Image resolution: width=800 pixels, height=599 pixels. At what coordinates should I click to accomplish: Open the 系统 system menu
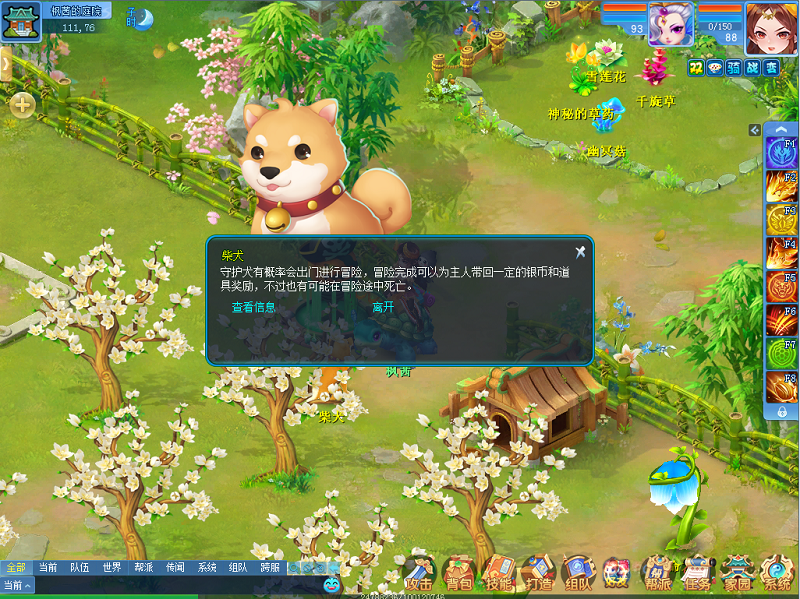[777, 575]
